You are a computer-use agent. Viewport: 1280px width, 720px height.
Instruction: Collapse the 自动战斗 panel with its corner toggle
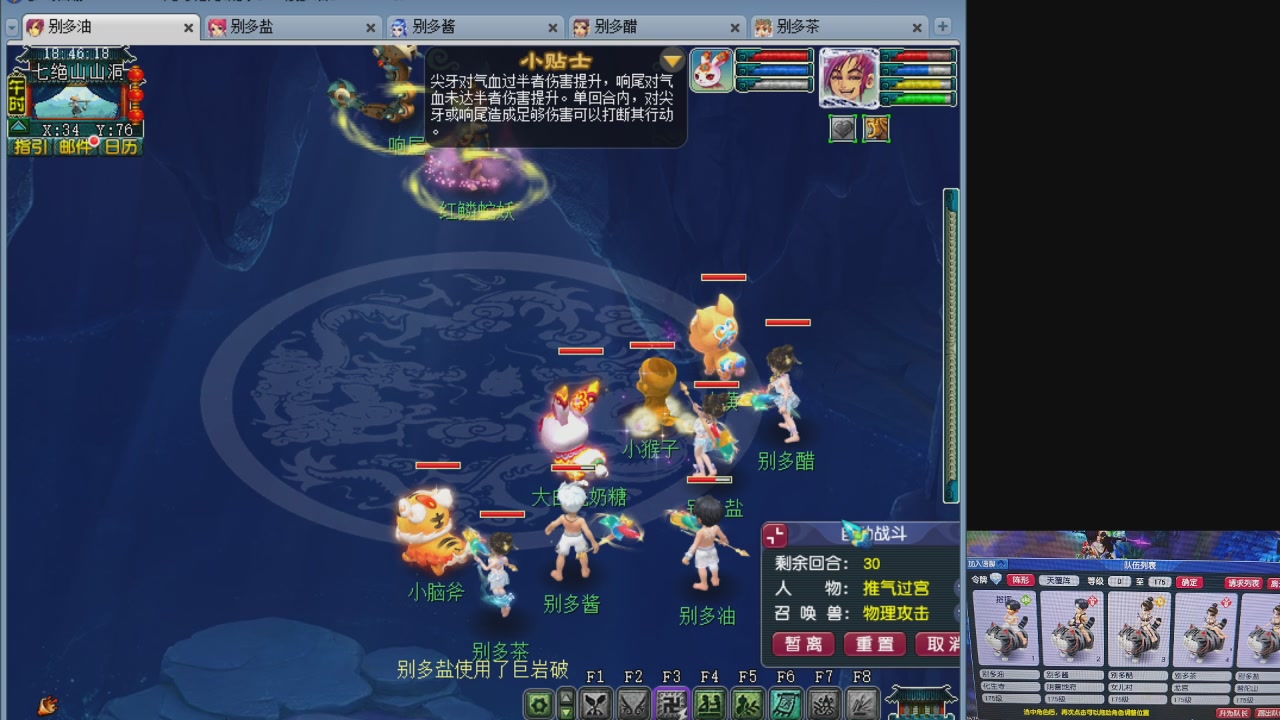775,535
